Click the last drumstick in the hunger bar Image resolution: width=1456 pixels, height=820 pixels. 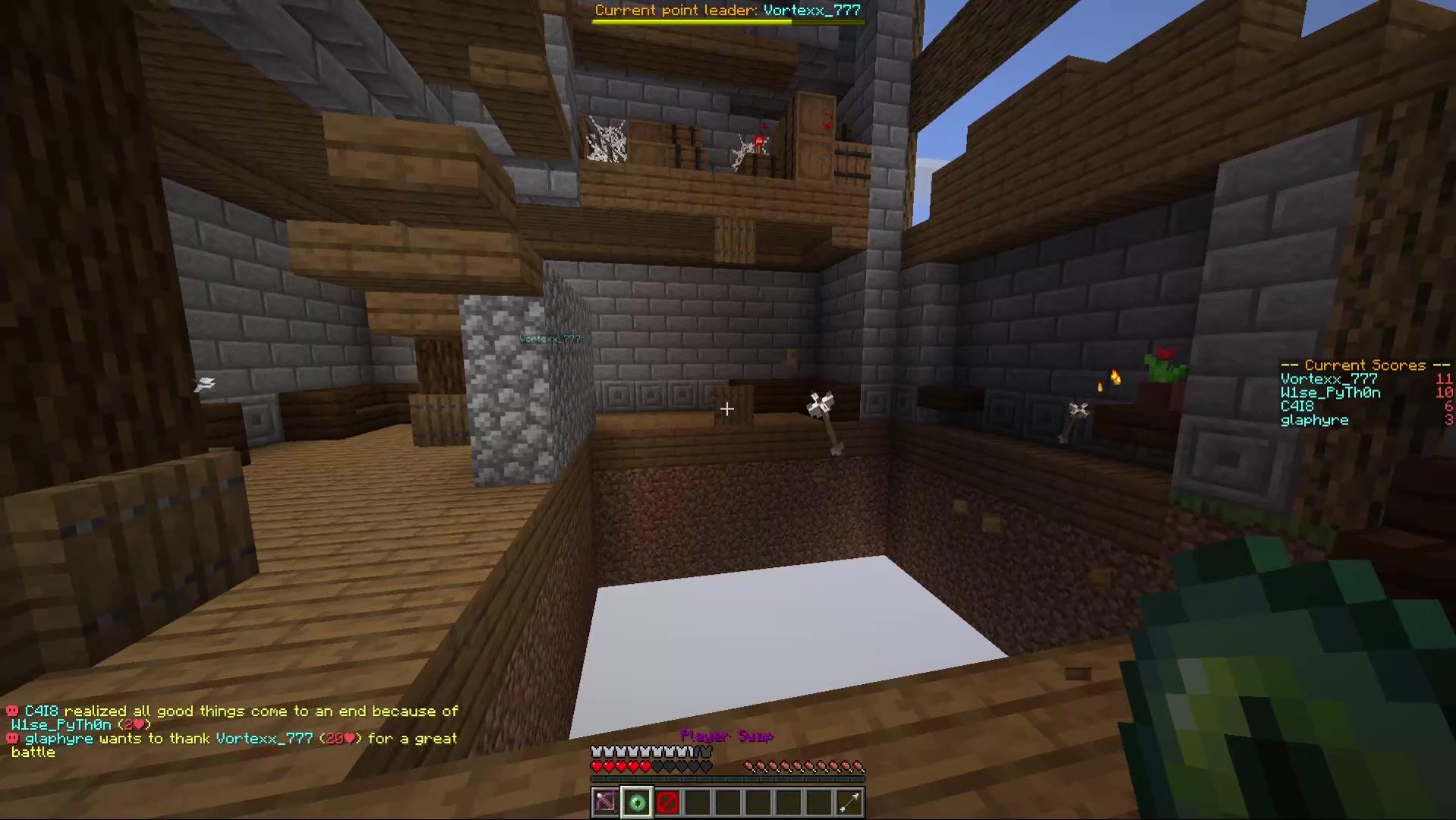pyautogui.click(x=859, y=768)
